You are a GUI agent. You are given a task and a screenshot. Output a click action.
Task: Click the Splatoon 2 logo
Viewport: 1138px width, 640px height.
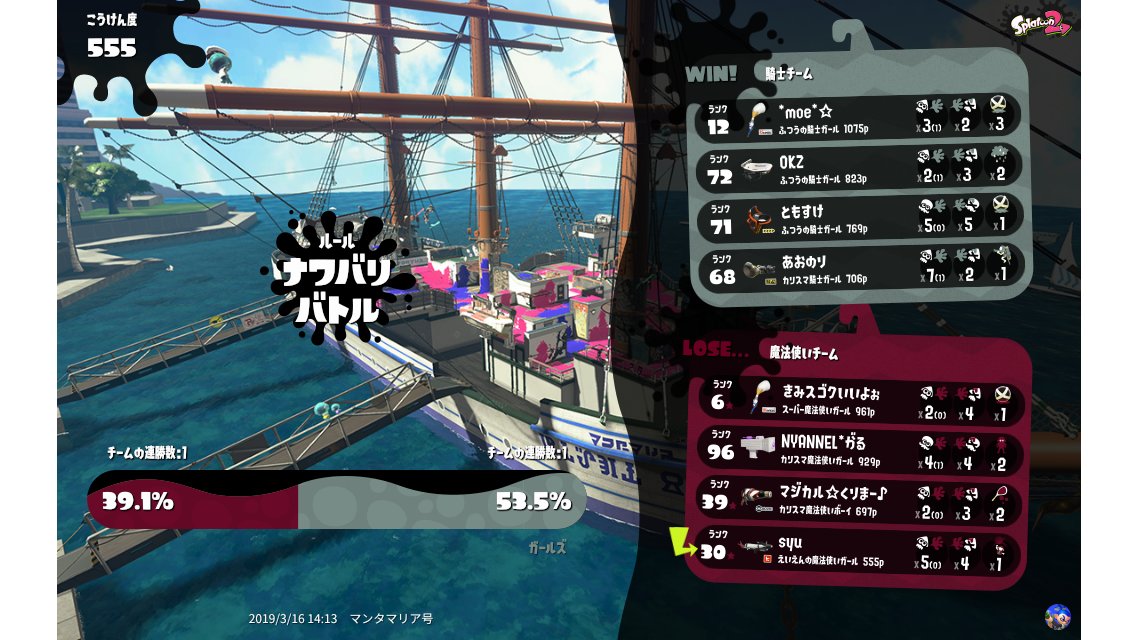[x=1041, y=24]
